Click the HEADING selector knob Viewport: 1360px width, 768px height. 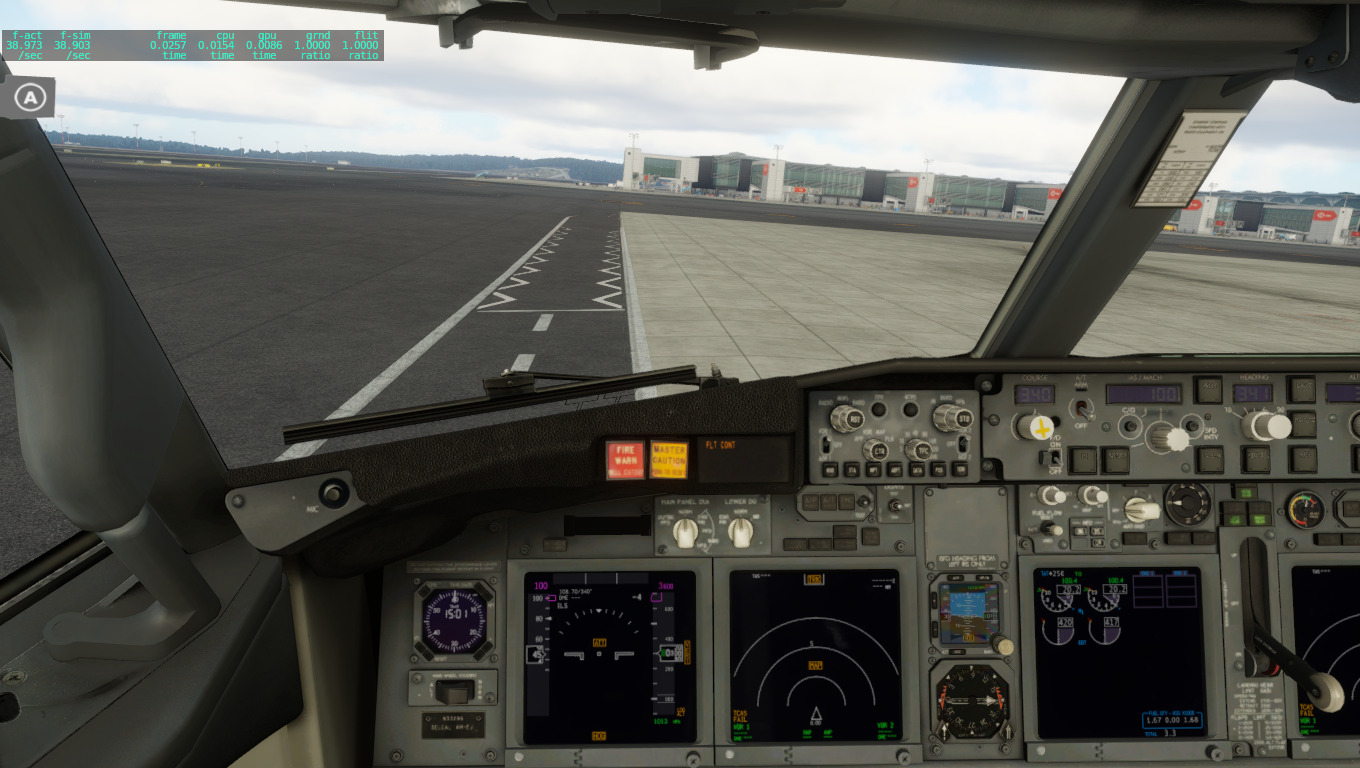pyautogui.click(x=1269, y=426)
